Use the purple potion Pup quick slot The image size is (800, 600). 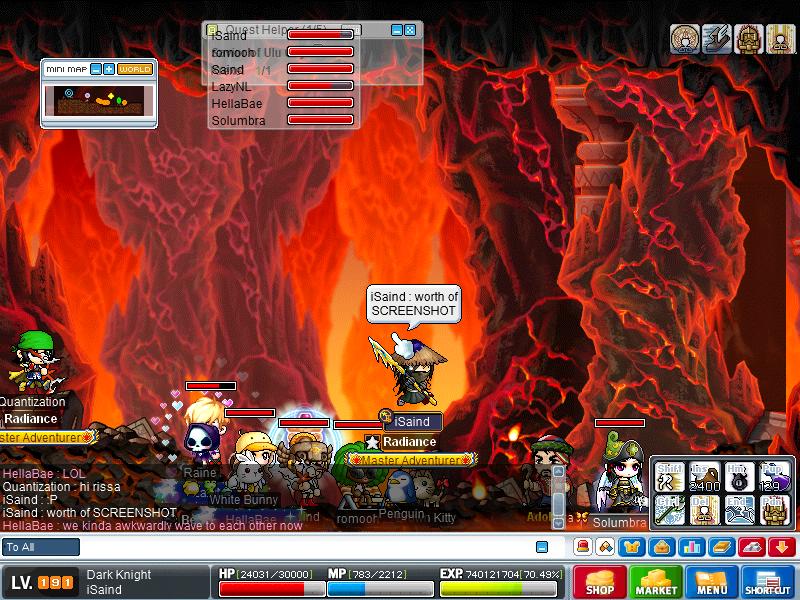click(x=773, y=479)
